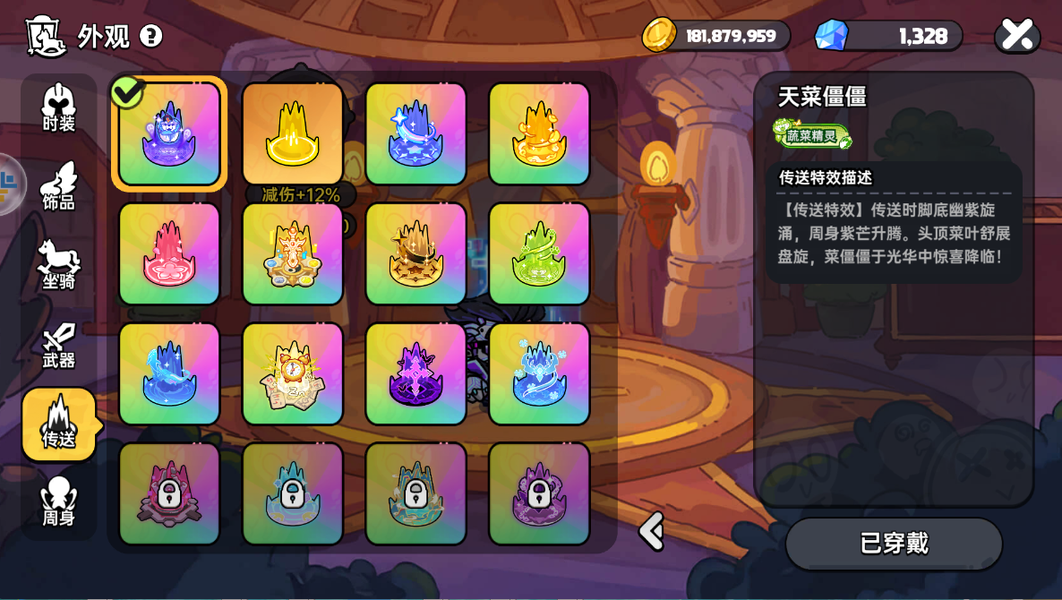Open the 武器 weapon tab

tap(59, 345)
